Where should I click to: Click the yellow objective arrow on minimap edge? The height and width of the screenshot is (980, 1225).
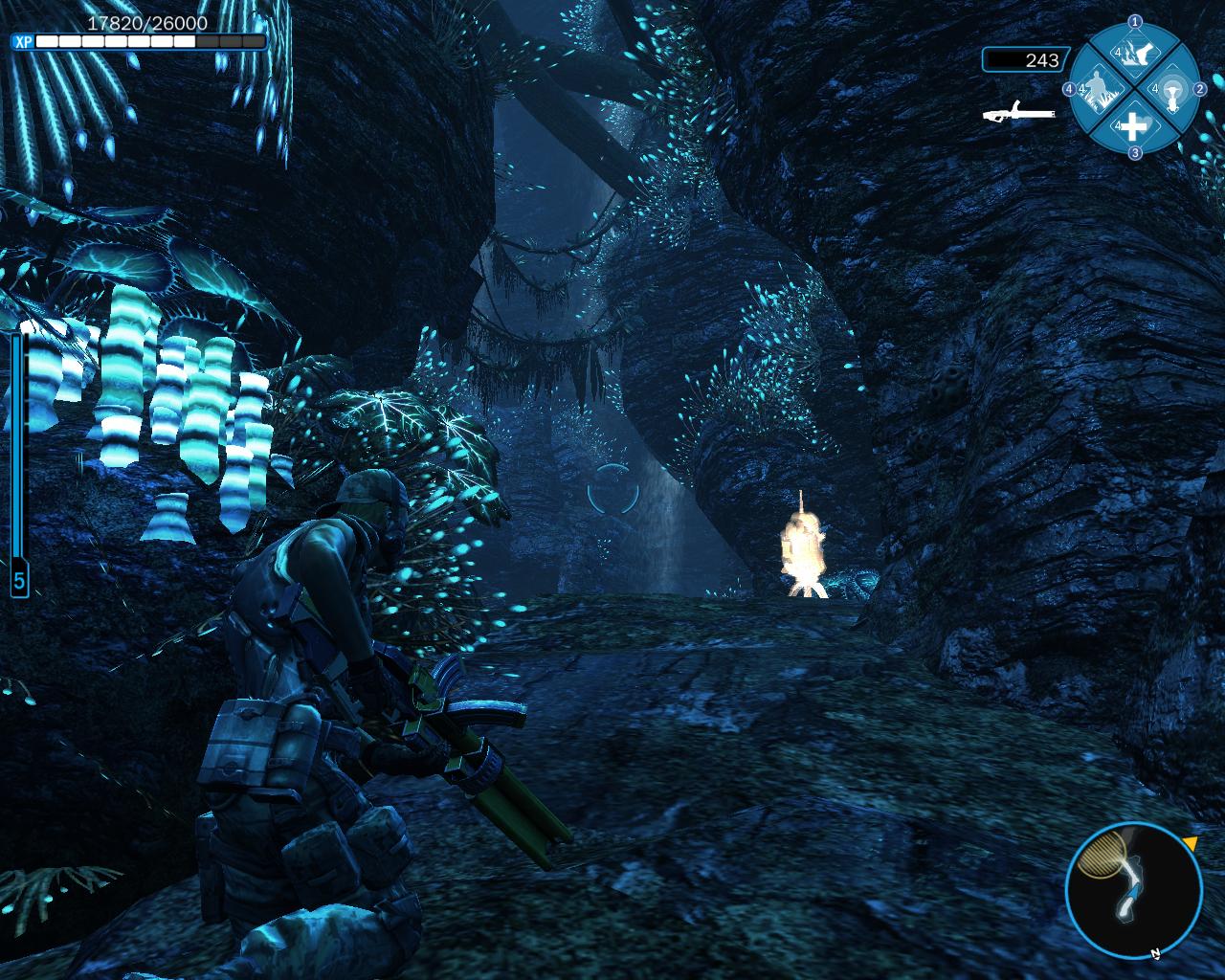point(1190,843)
